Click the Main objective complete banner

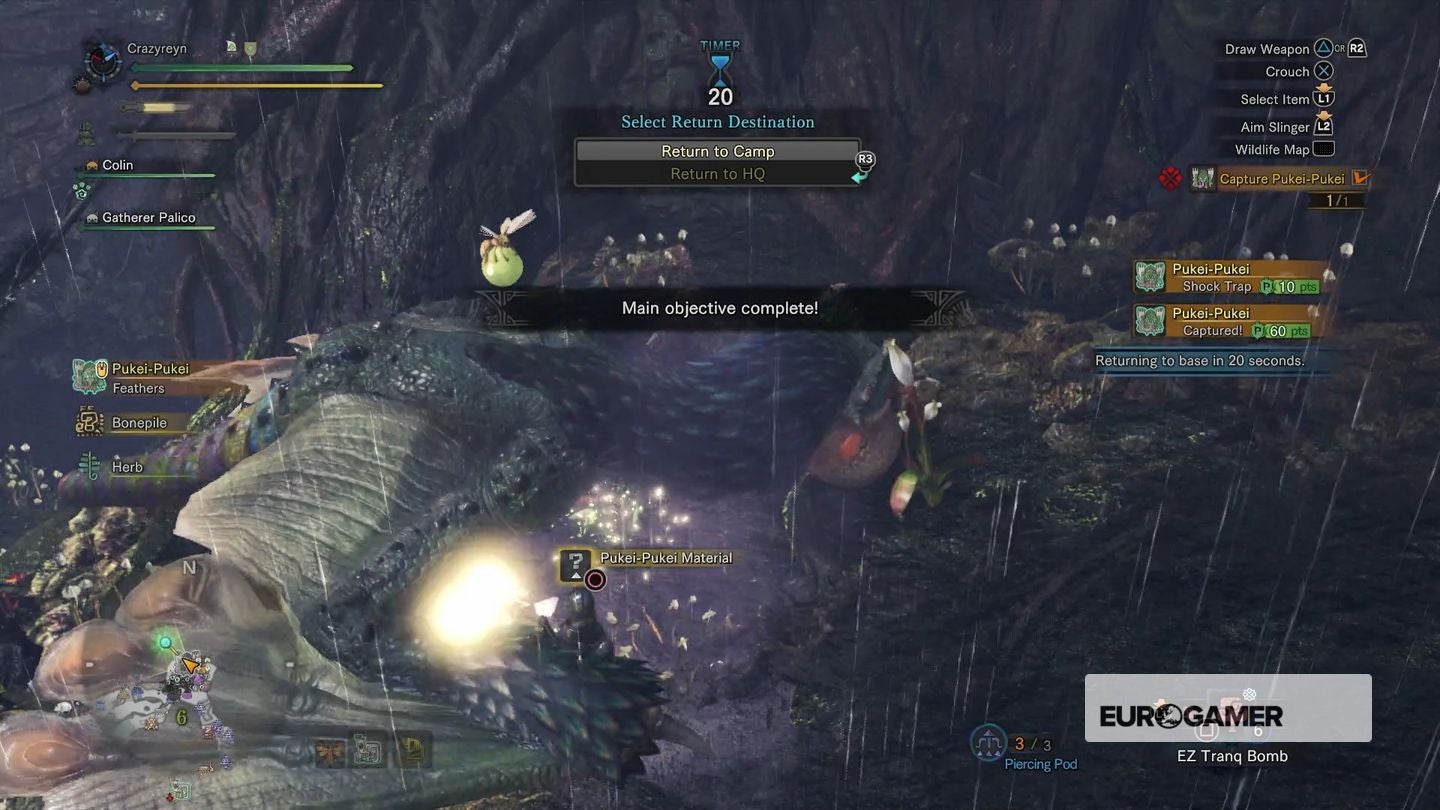(x=718, y=308)
